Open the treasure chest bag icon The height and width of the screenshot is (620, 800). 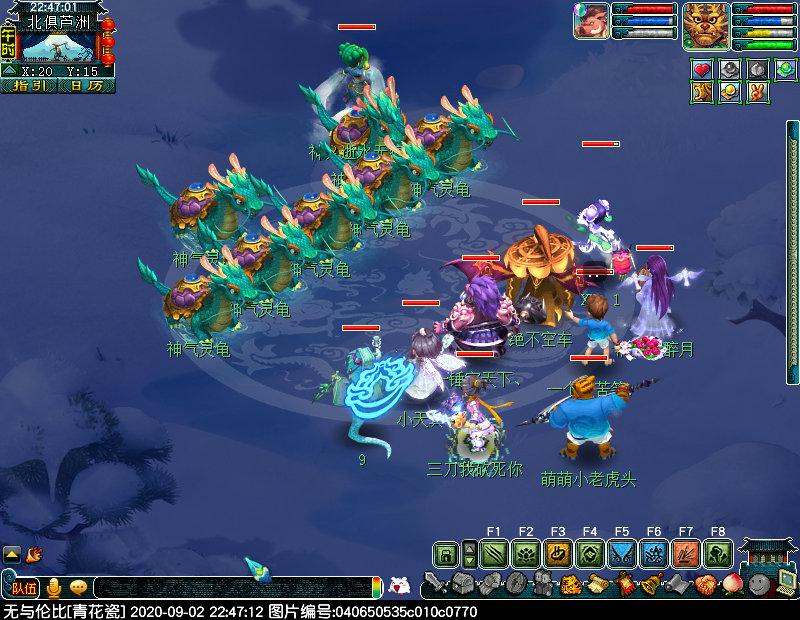pos(461,584)
